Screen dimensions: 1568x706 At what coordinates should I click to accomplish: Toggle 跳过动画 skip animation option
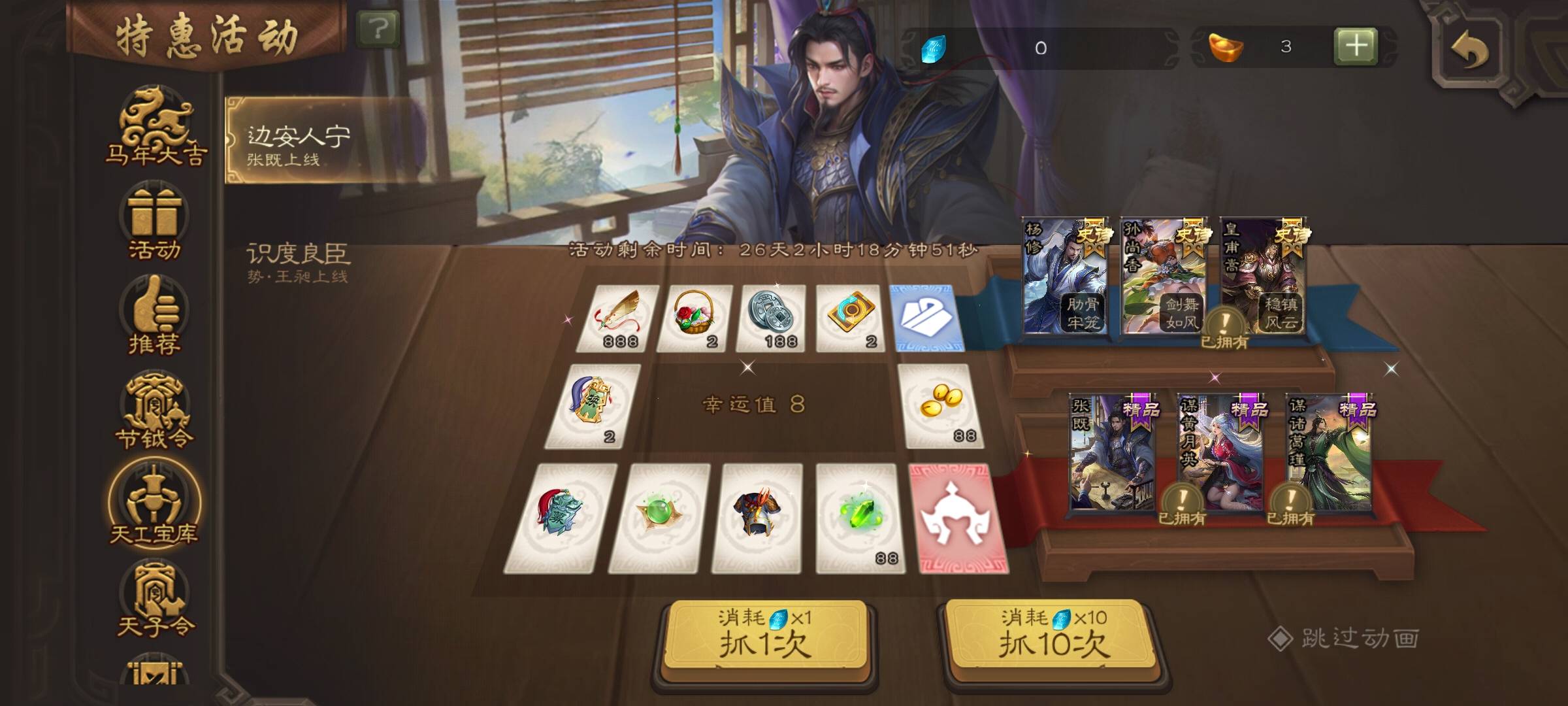[1346, 639]
